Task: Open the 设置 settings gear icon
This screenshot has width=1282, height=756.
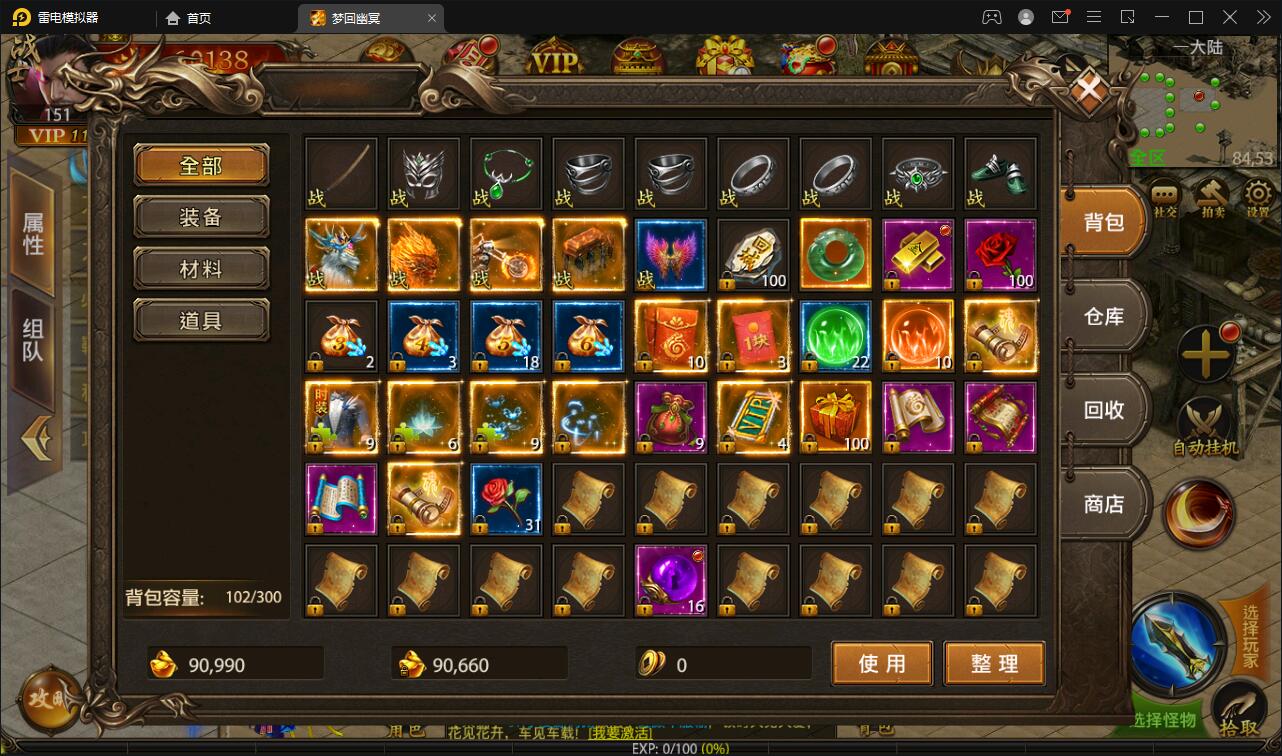Action: pyautogui.click(x=1257, y=194)
